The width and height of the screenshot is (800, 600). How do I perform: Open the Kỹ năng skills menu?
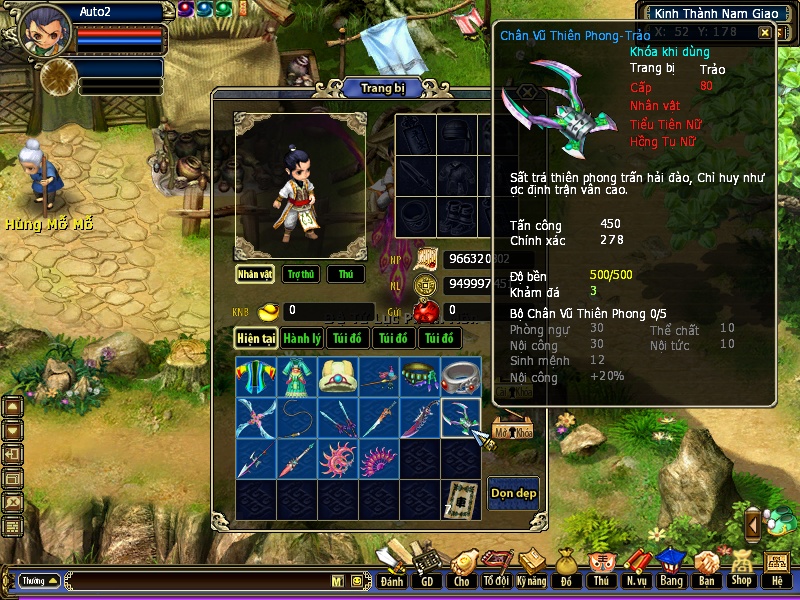point(531,580)
